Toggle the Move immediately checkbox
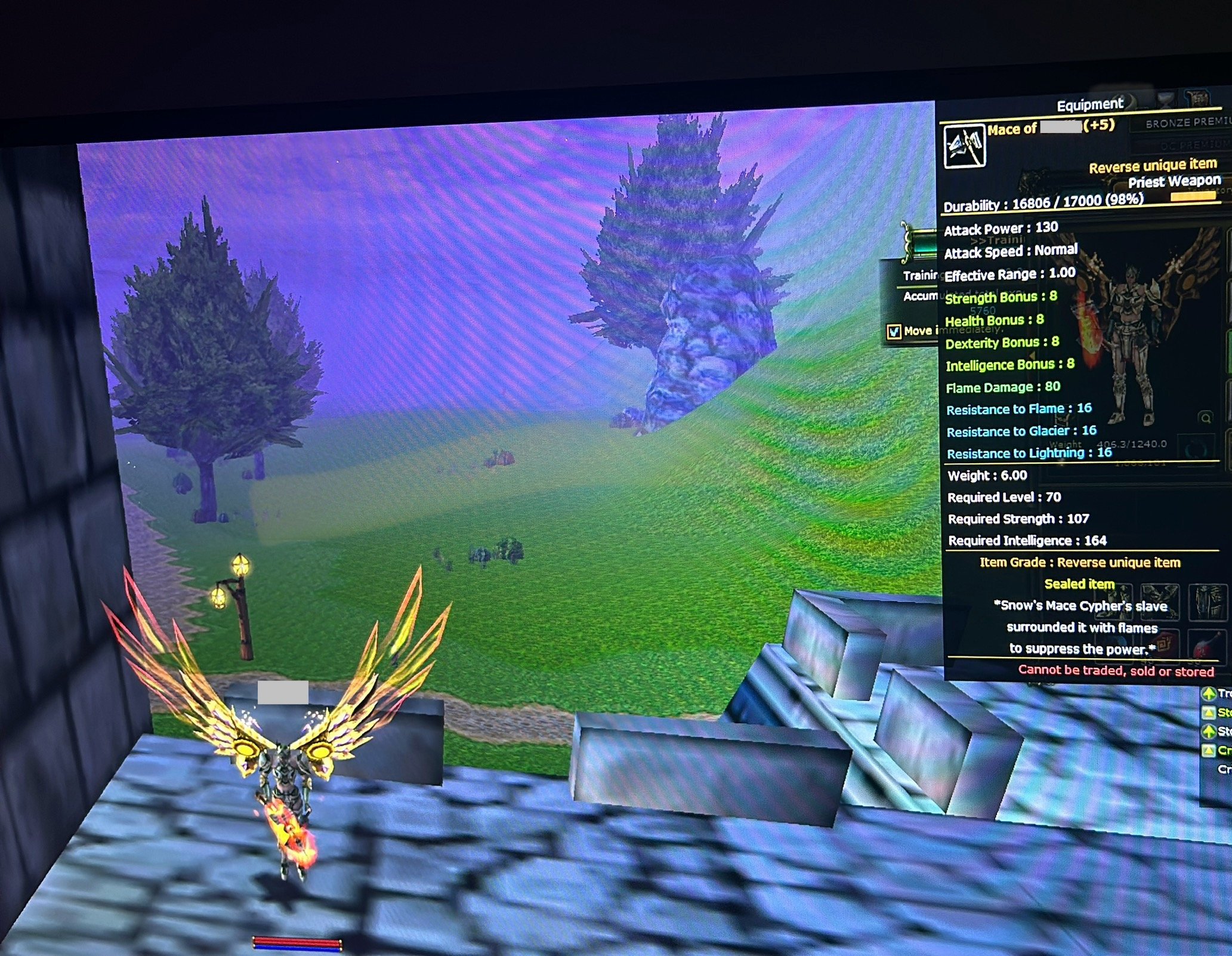 (x=894, y=332)
